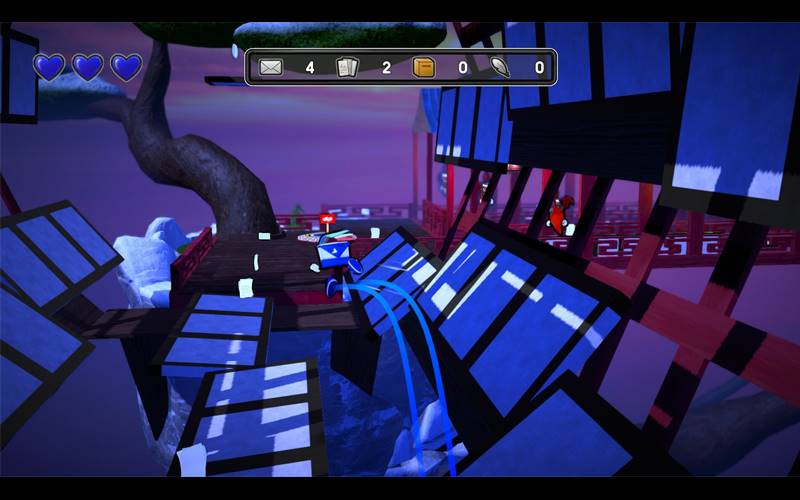This screenshot has width=800, height=500.
Task: Select the stacked papers icon
Action: 347,68
